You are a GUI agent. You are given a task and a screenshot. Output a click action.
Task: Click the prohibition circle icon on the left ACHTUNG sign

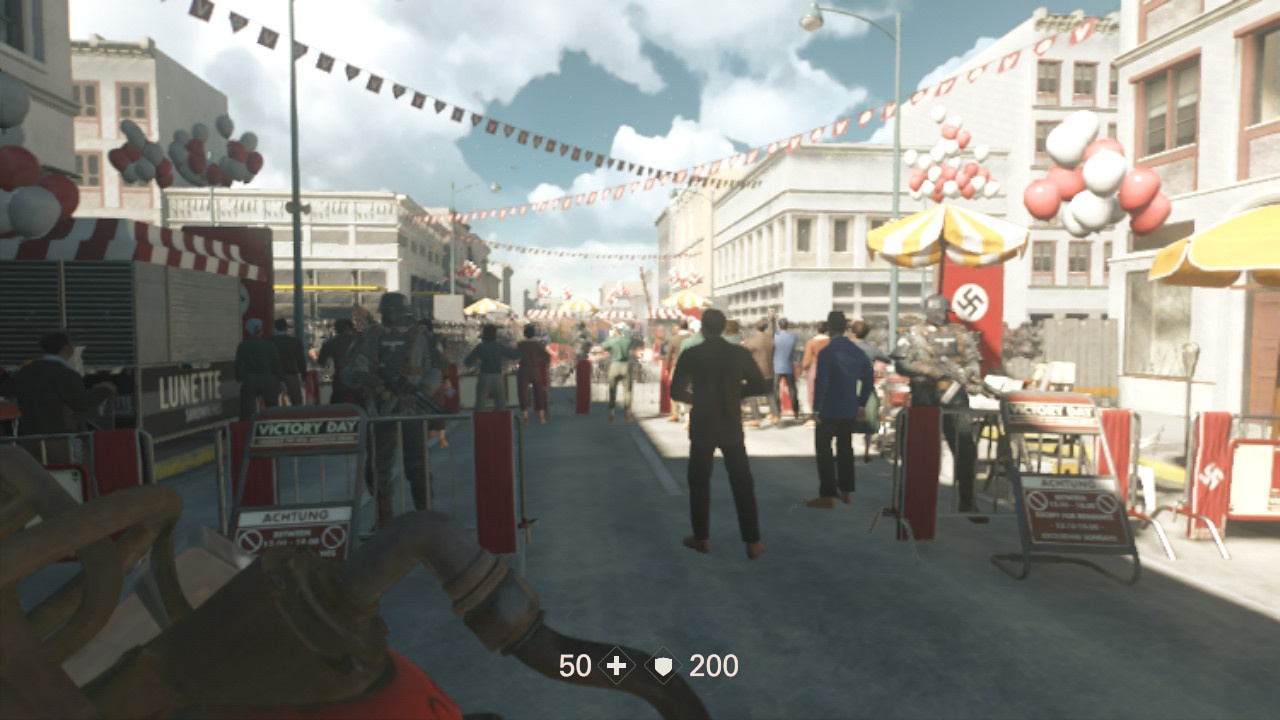[251, 540]
